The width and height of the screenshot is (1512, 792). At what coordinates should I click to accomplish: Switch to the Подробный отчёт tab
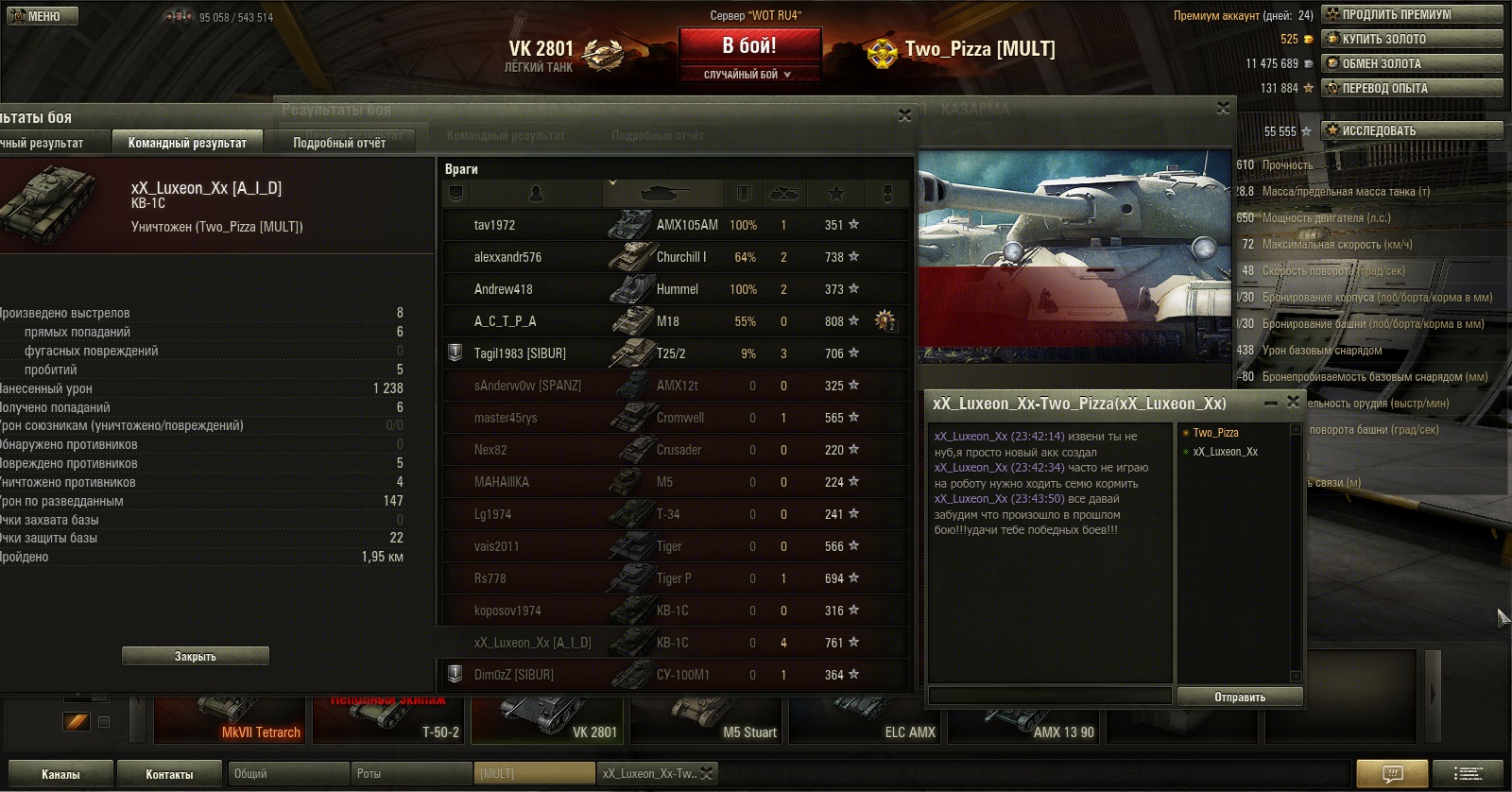(339, 143)
